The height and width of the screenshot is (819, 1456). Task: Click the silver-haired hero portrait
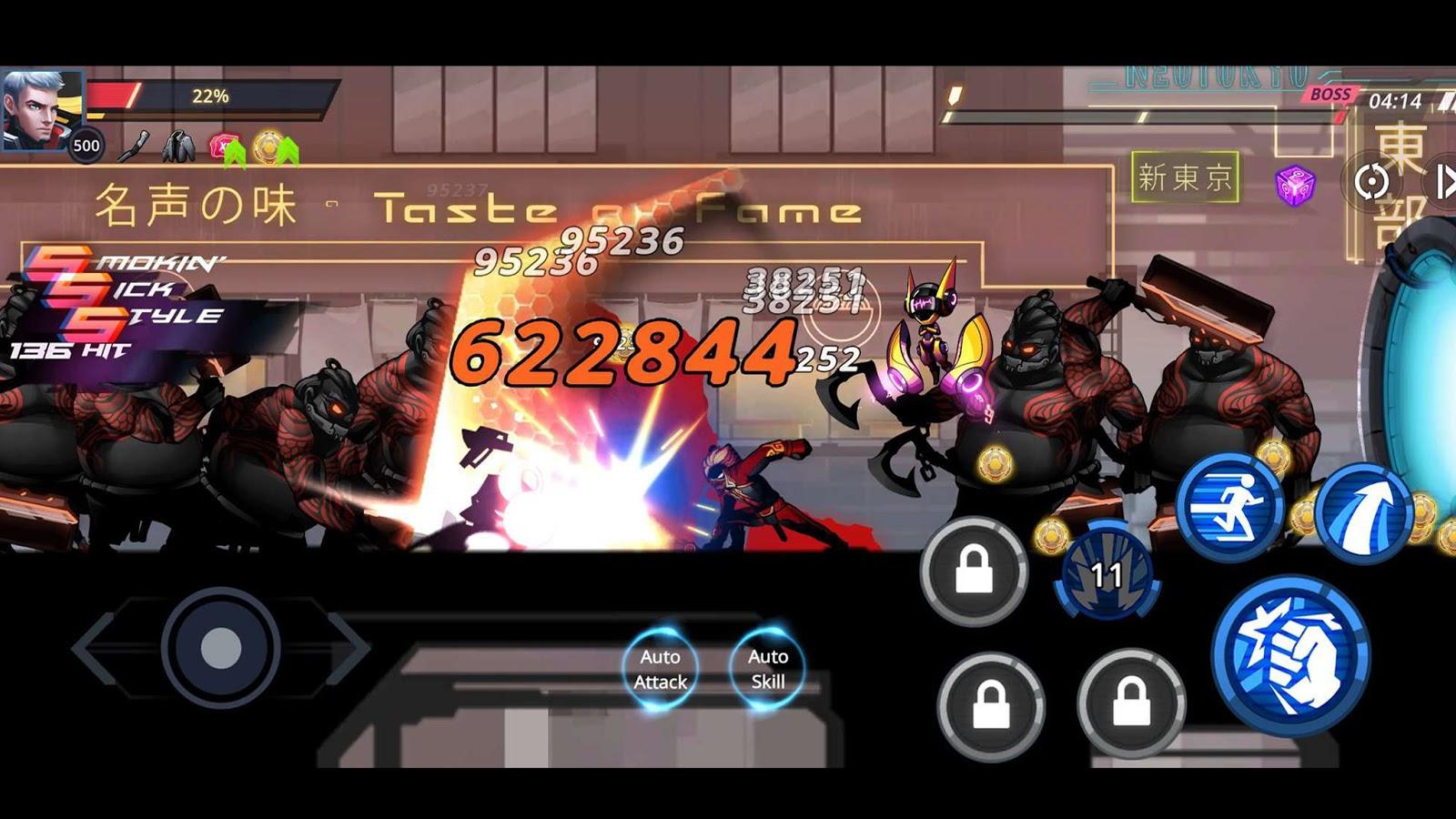click(x=41, y=107)
